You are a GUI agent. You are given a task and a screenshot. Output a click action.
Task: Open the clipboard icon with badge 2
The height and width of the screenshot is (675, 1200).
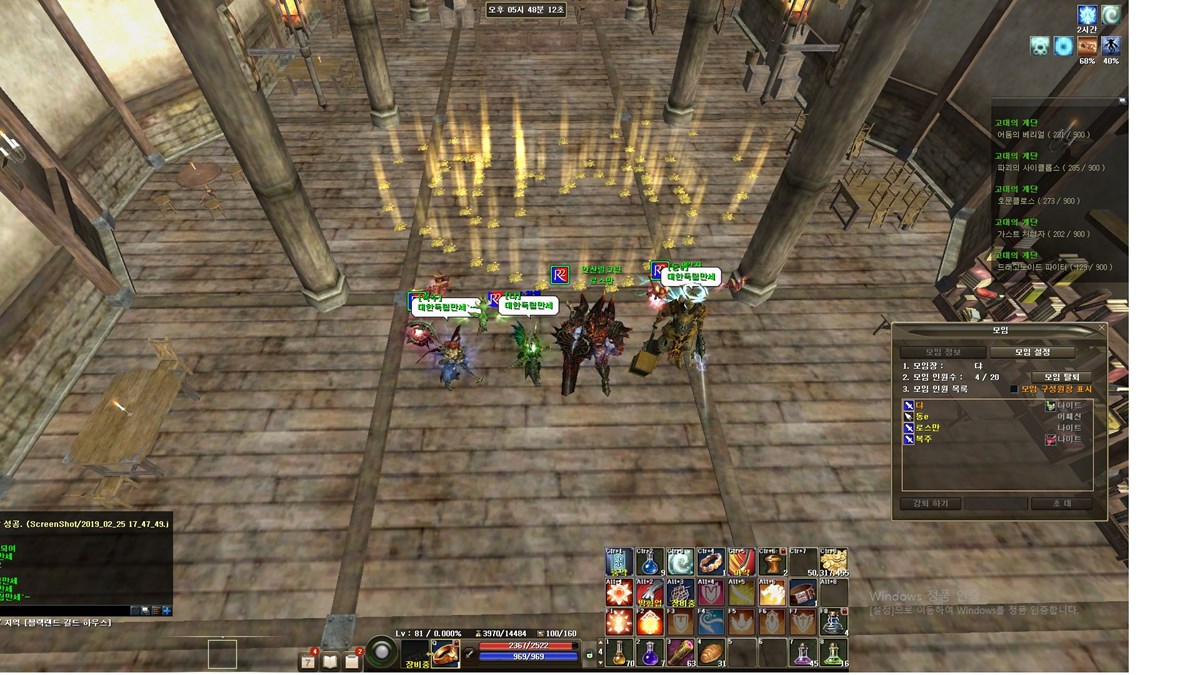[x=352, y=661]
